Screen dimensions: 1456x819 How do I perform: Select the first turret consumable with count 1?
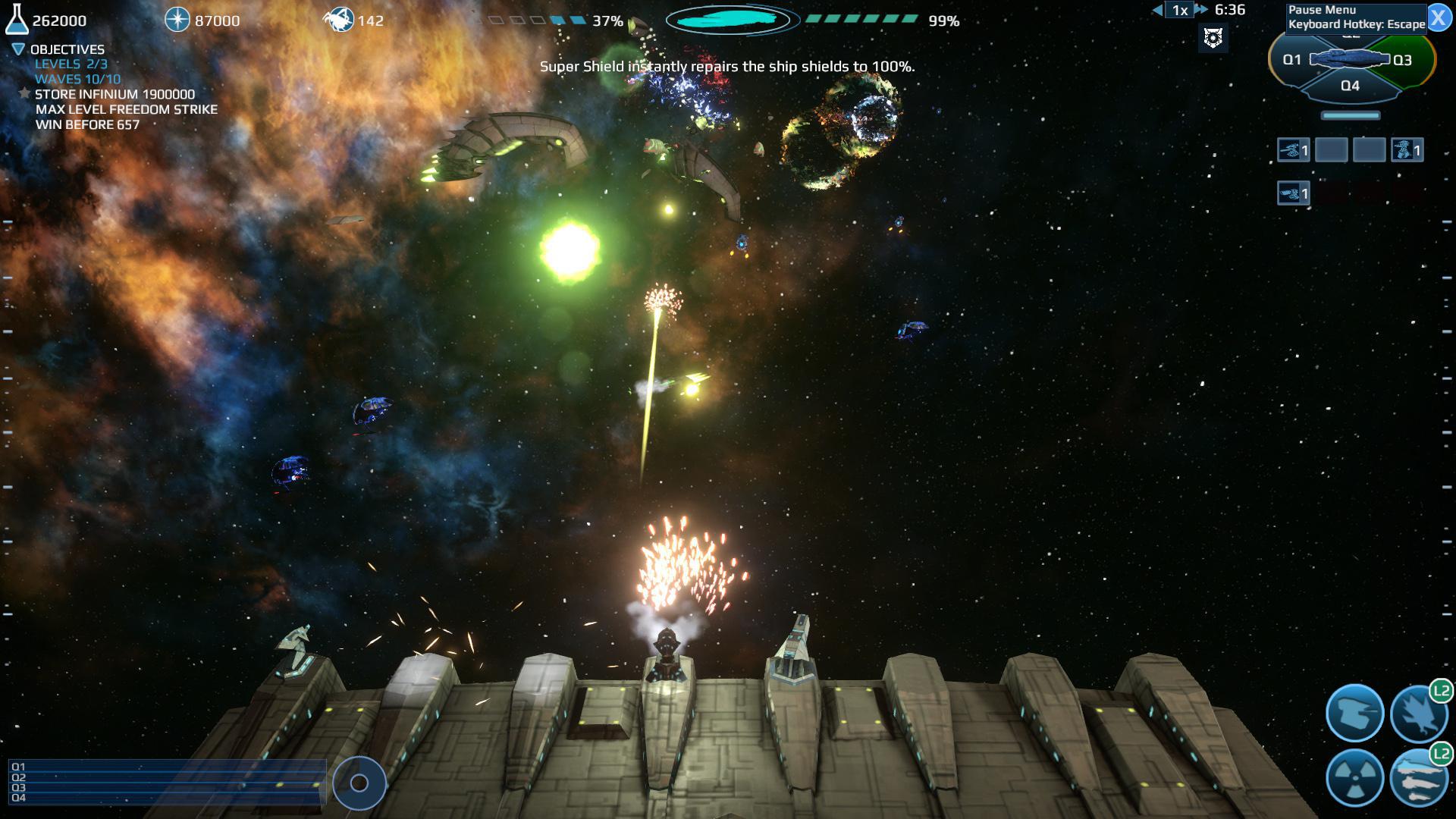(1292, 150)
